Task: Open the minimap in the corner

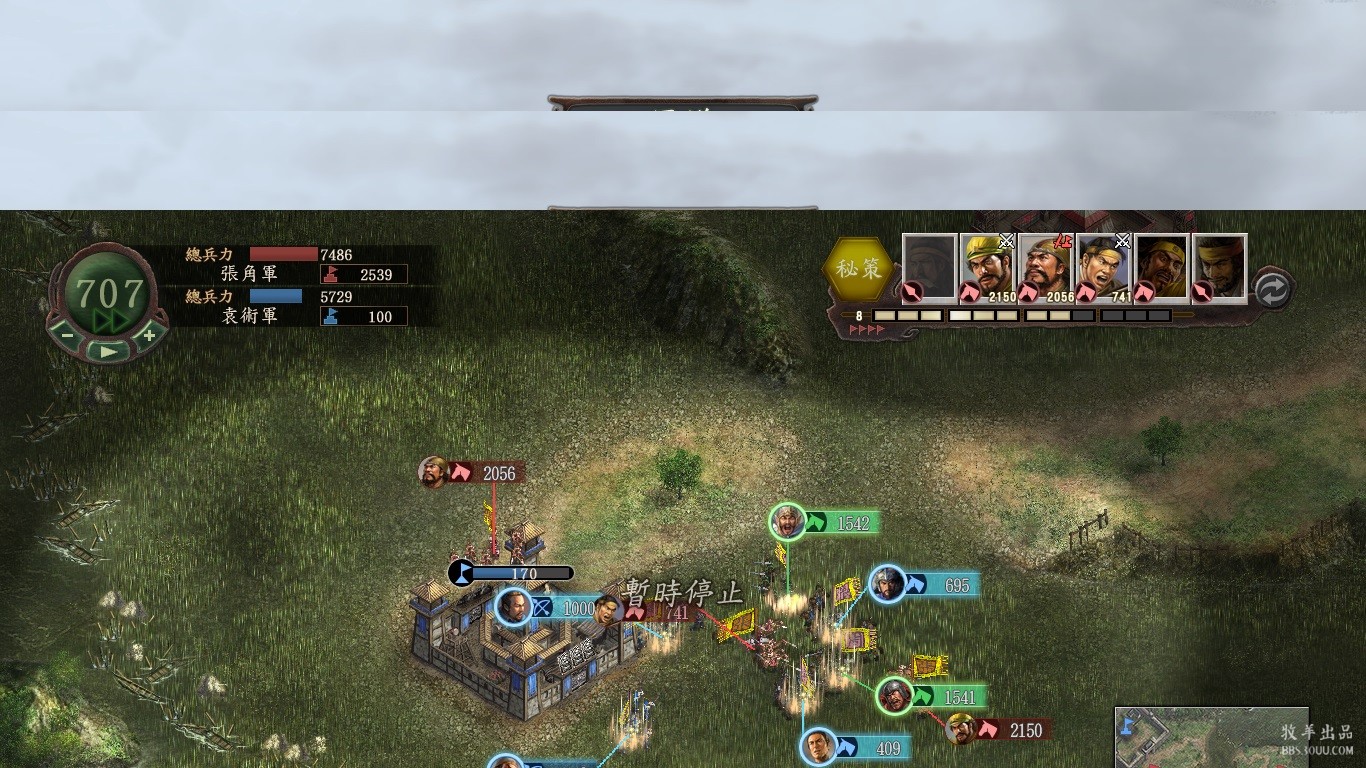Action: pos(1210,737)
